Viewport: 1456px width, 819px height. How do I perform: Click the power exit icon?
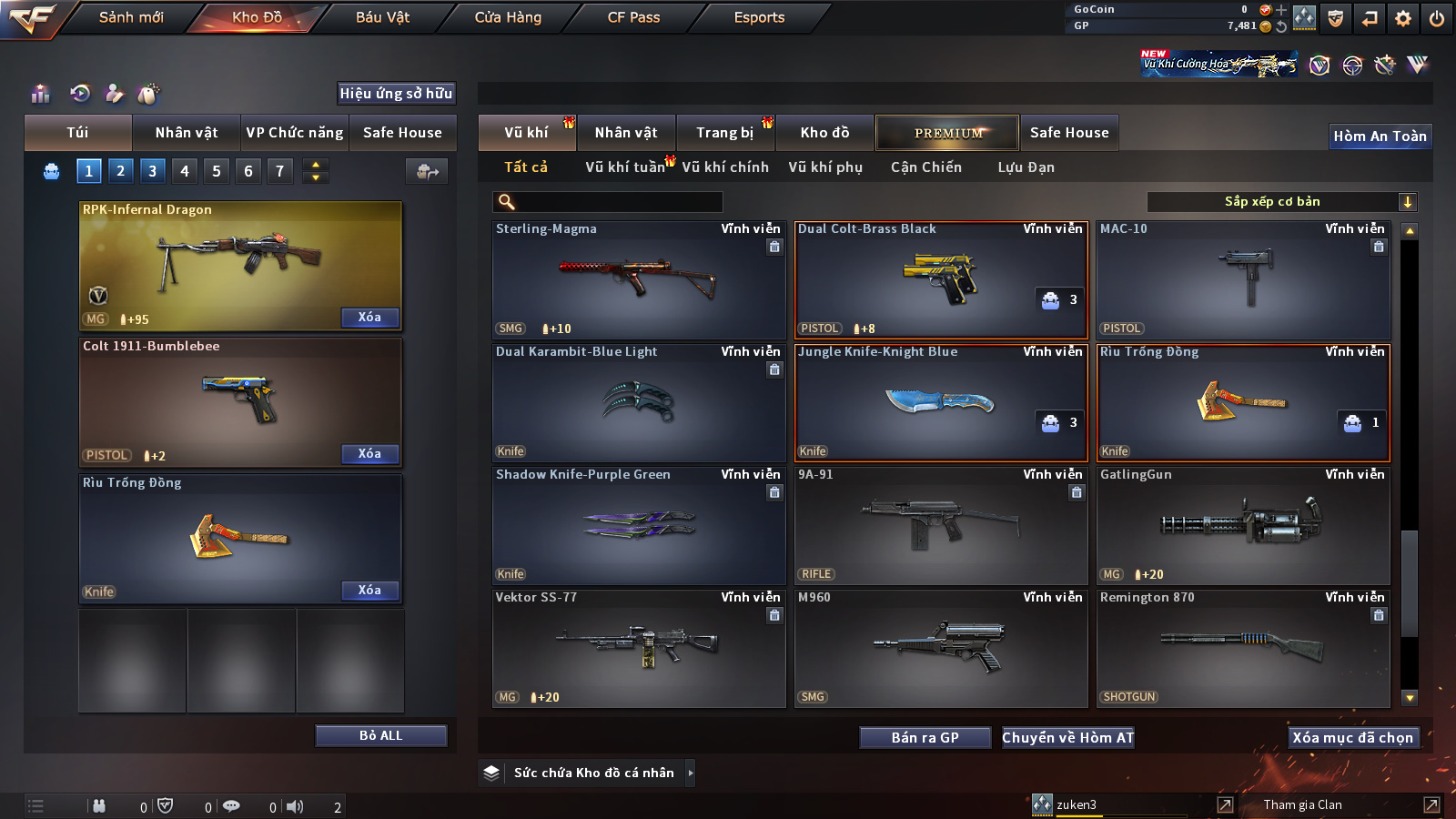1437,18
